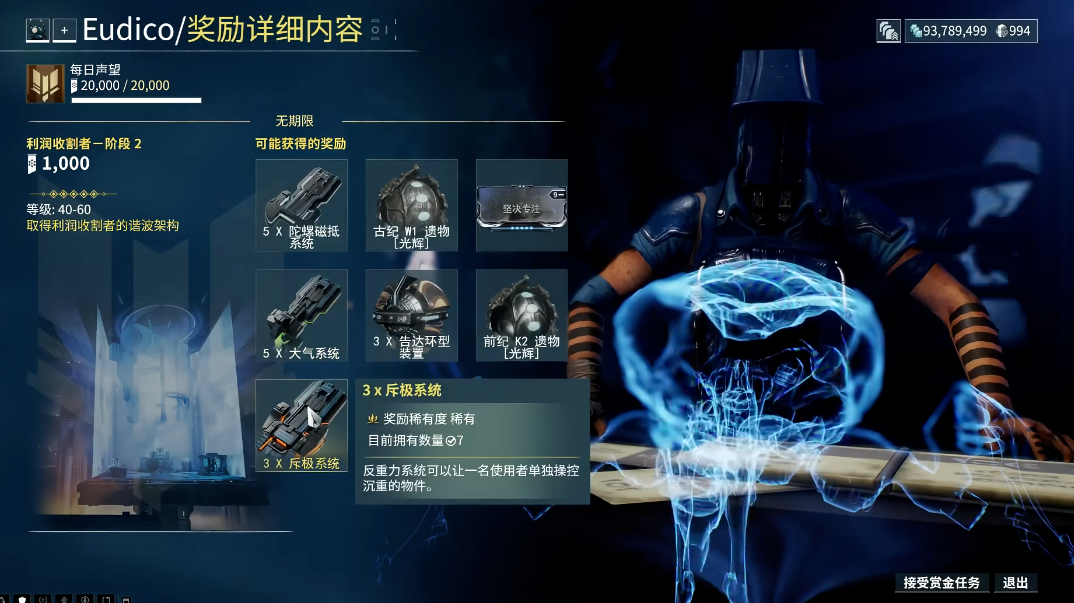This screenshot has width=1074, height=603.
Task: Select the 告达环型装置 reward tile
Action: pos(411,315)
